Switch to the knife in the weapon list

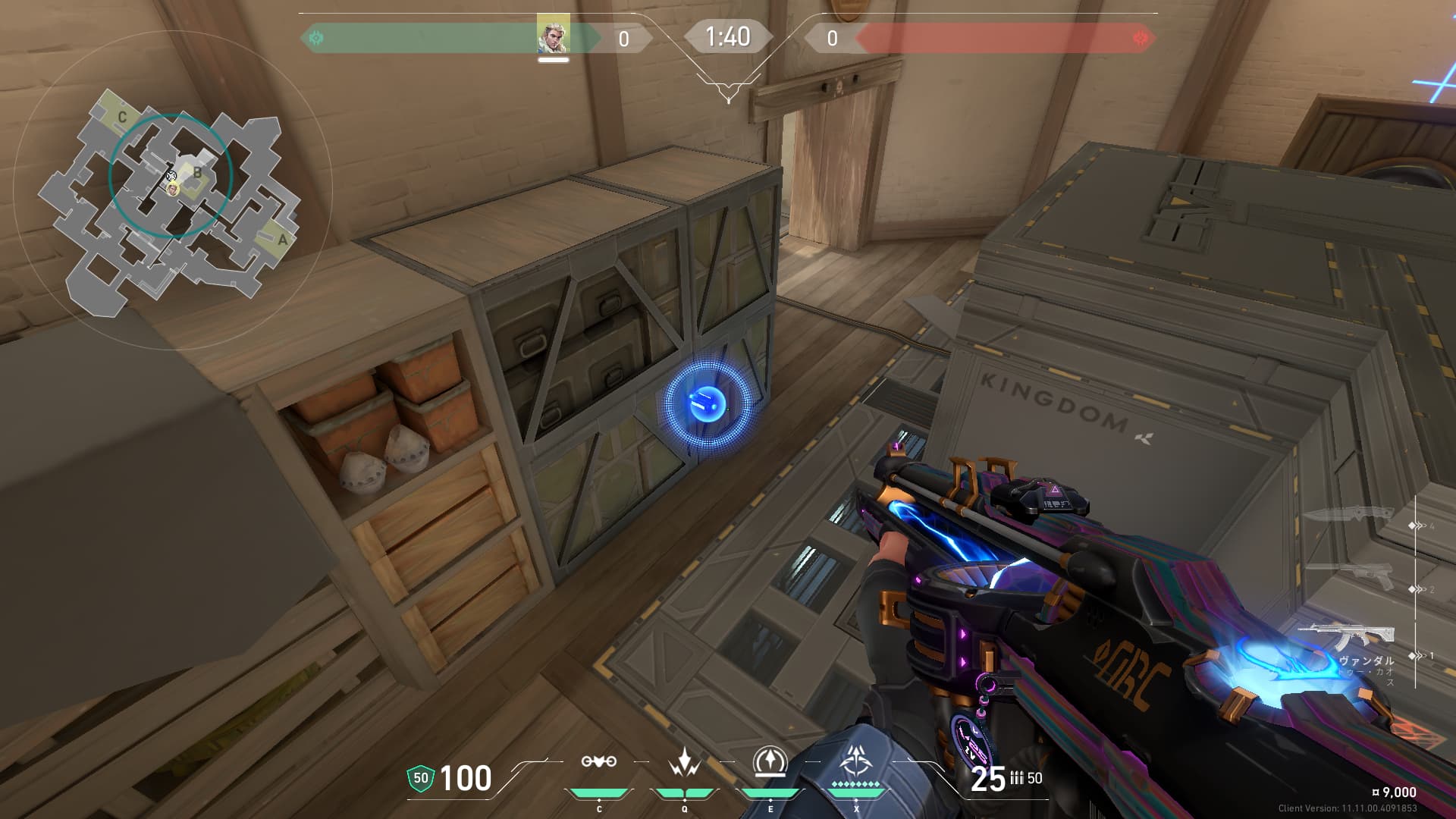click(1348, 515)
